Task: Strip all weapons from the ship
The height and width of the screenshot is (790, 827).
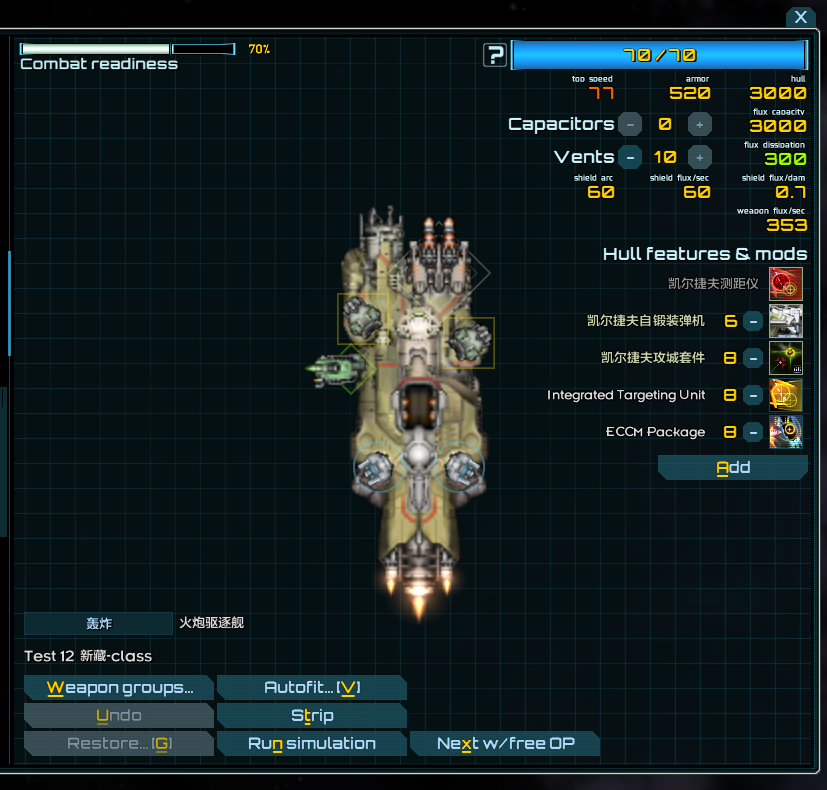Action: point(311,716)
